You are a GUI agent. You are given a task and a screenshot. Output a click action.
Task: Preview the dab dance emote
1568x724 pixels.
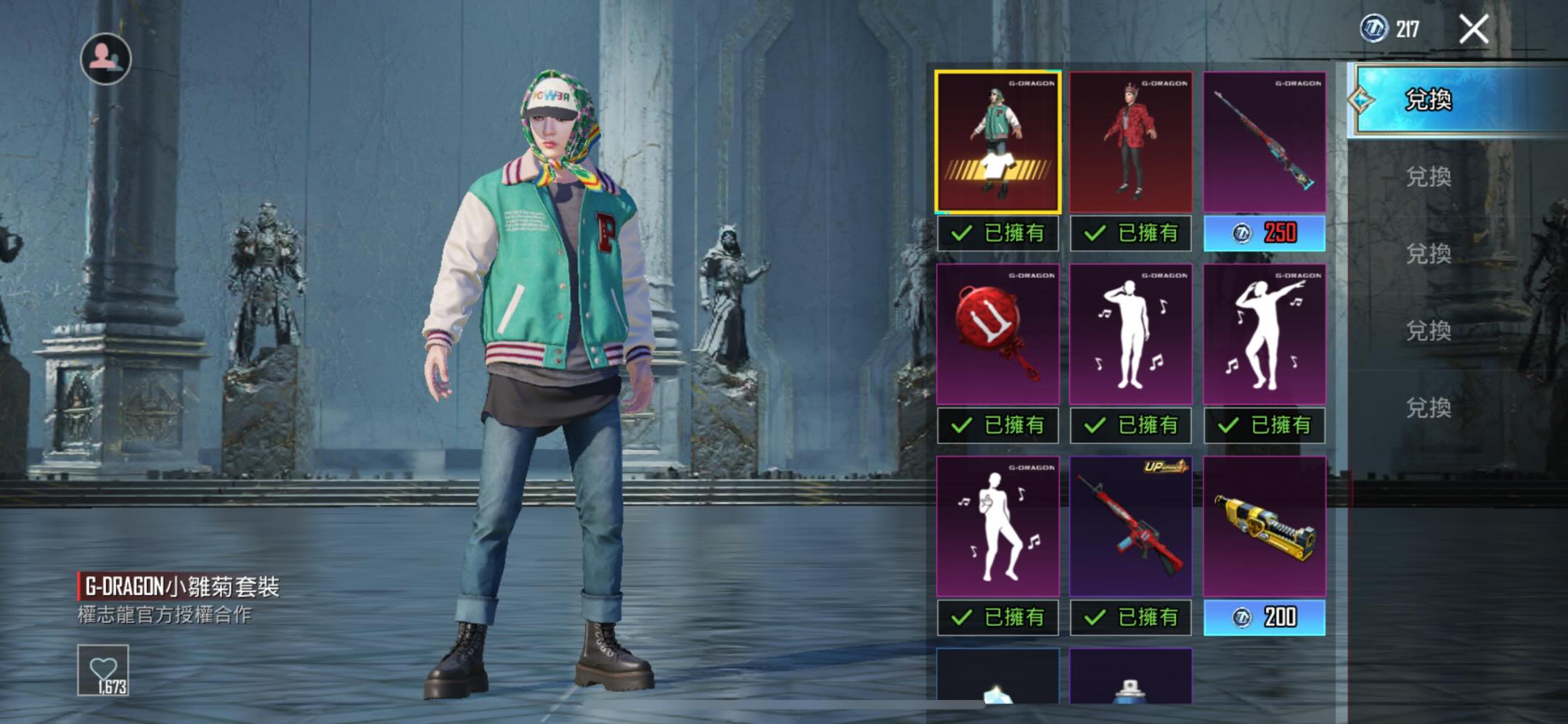[x=1265, y=334]
